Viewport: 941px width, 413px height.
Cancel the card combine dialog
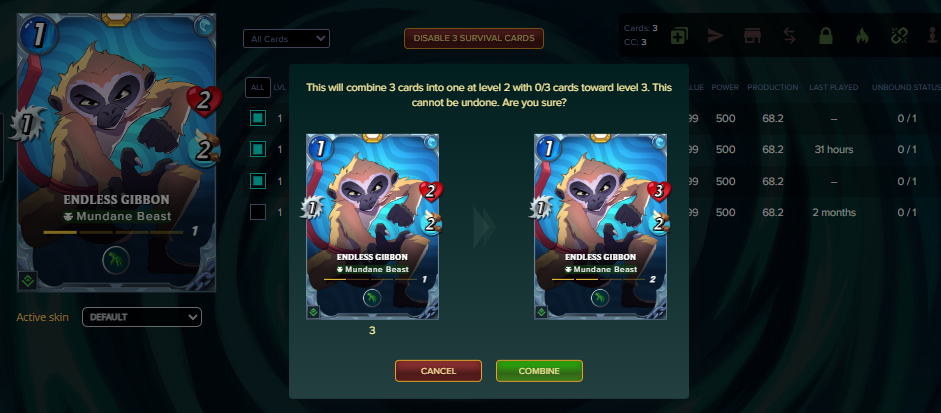pos(438,371)
